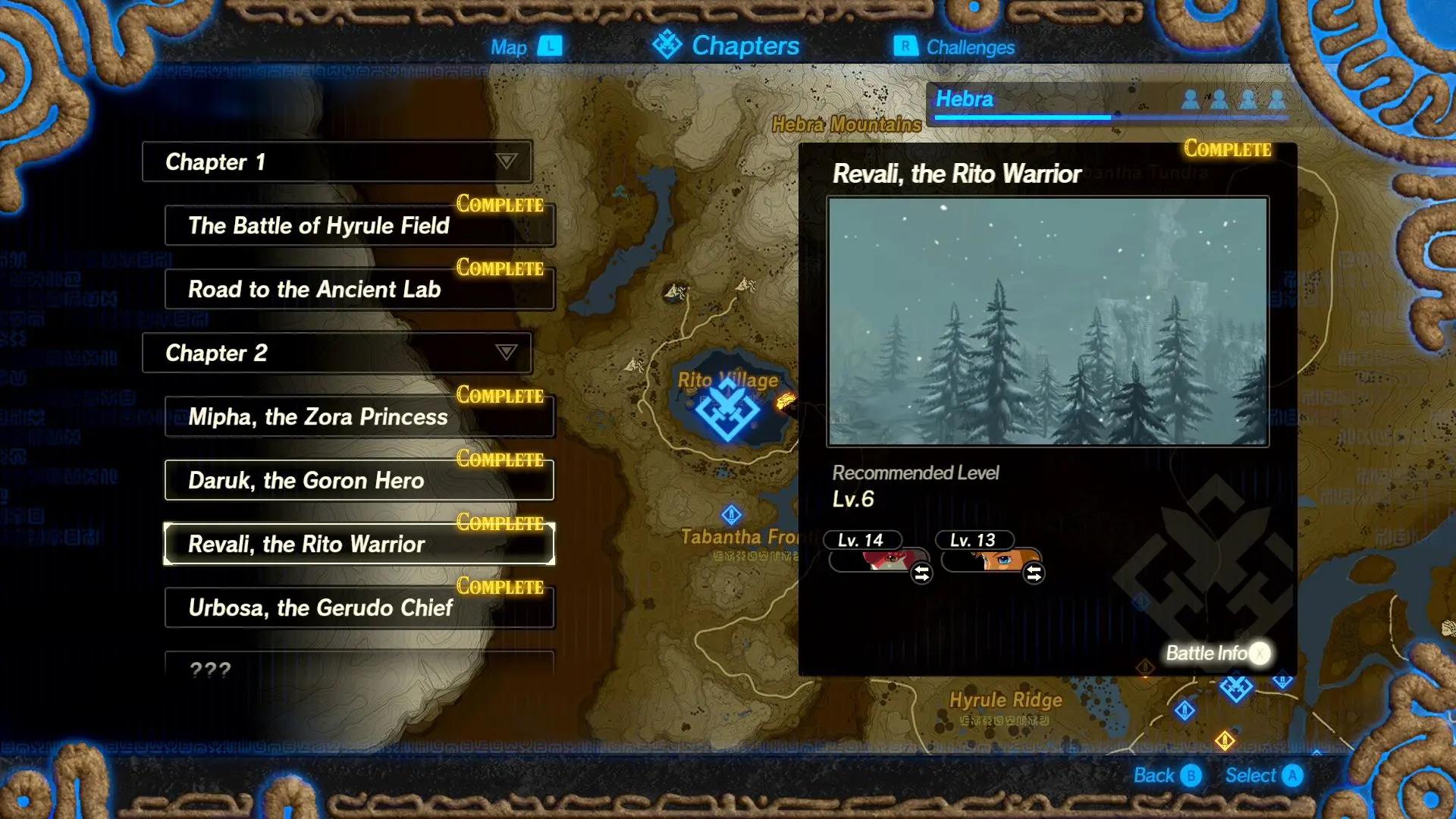Switch to the Map tab
The width and height of the screenshot is (1456, 819).
click(525, 47)
